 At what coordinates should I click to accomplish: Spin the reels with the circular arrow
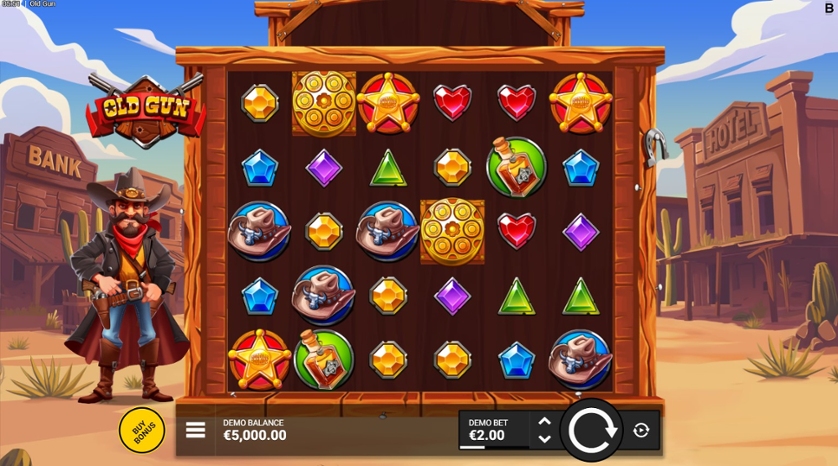click(x=591, y=430)
